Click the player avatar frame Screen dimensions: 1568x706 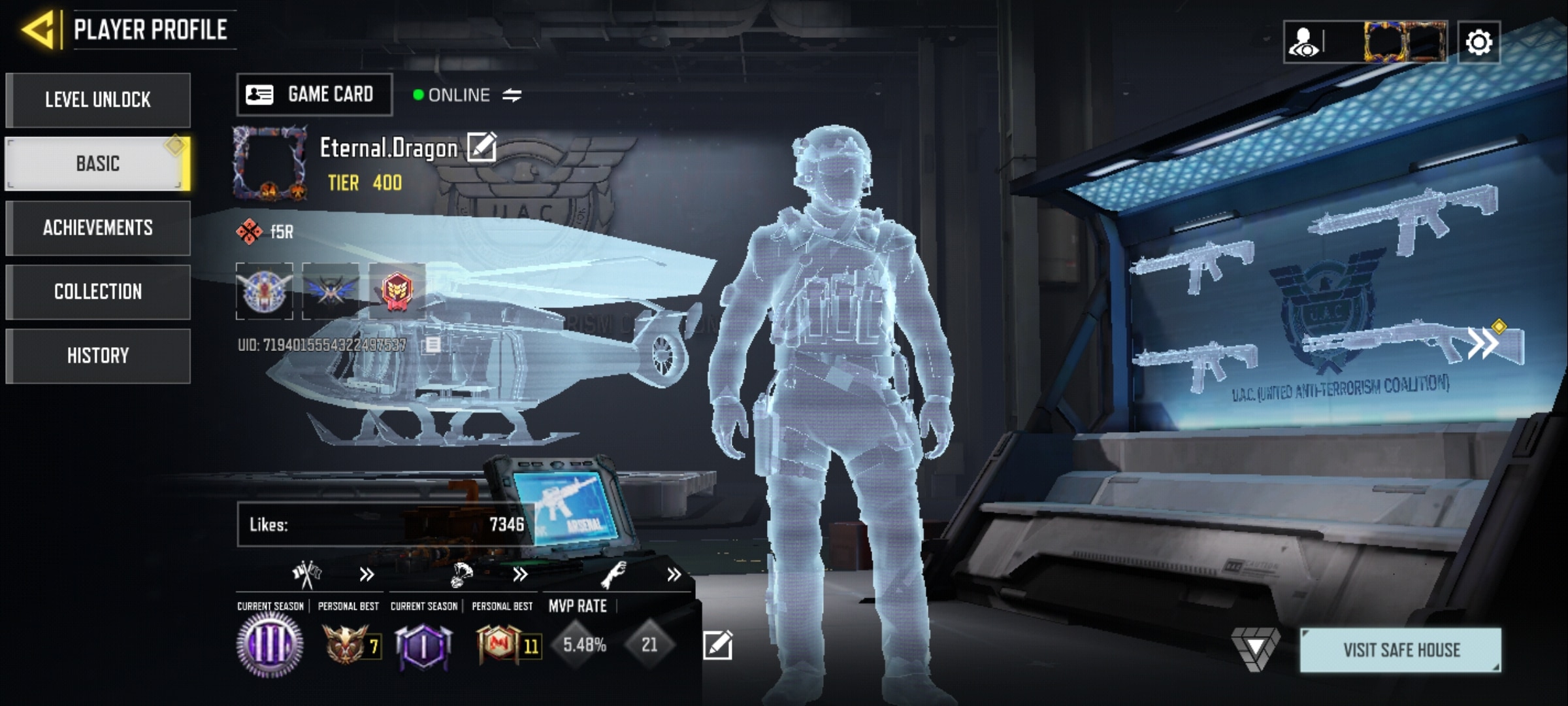point(270,163)
